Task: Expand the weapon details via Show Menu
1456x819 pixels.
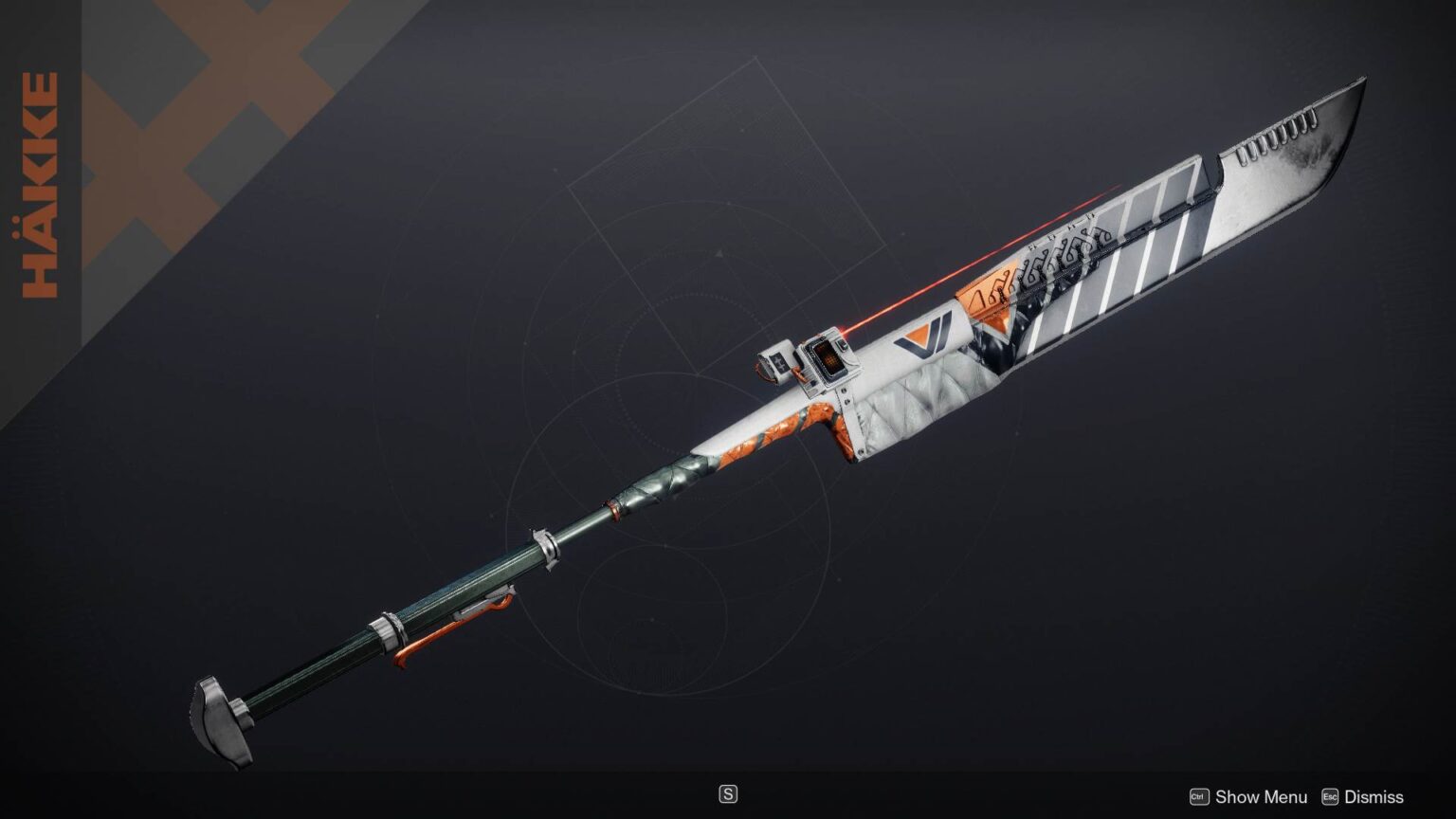Action: [x=1261, y=797]
